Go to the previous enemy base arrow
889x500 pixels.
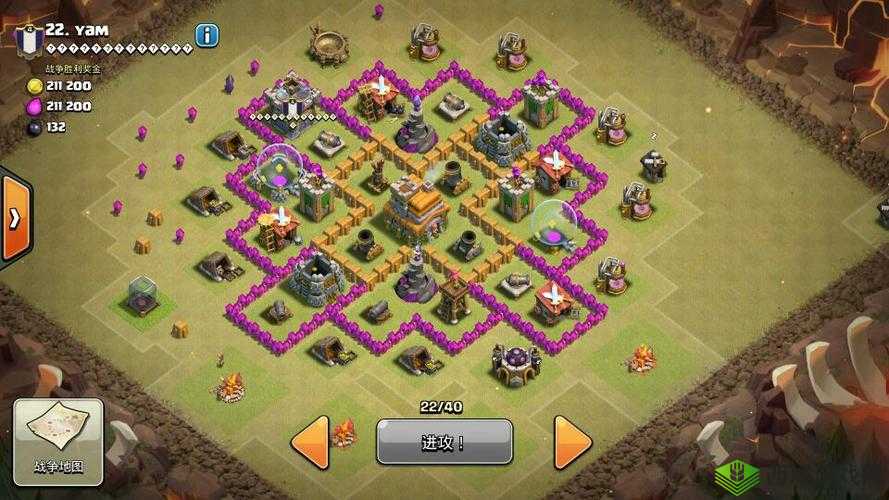point(311,440)
